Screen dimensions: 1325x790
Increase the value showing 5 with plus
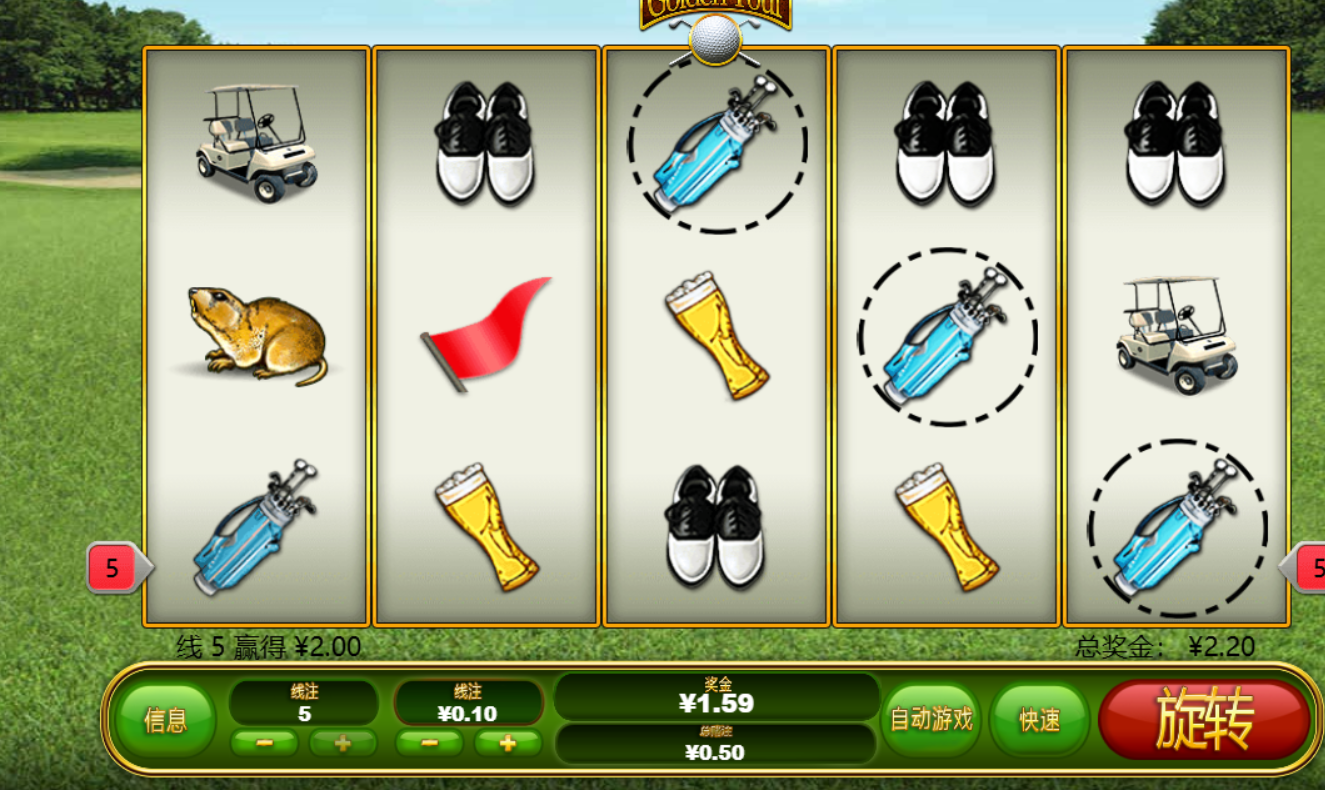342,743
